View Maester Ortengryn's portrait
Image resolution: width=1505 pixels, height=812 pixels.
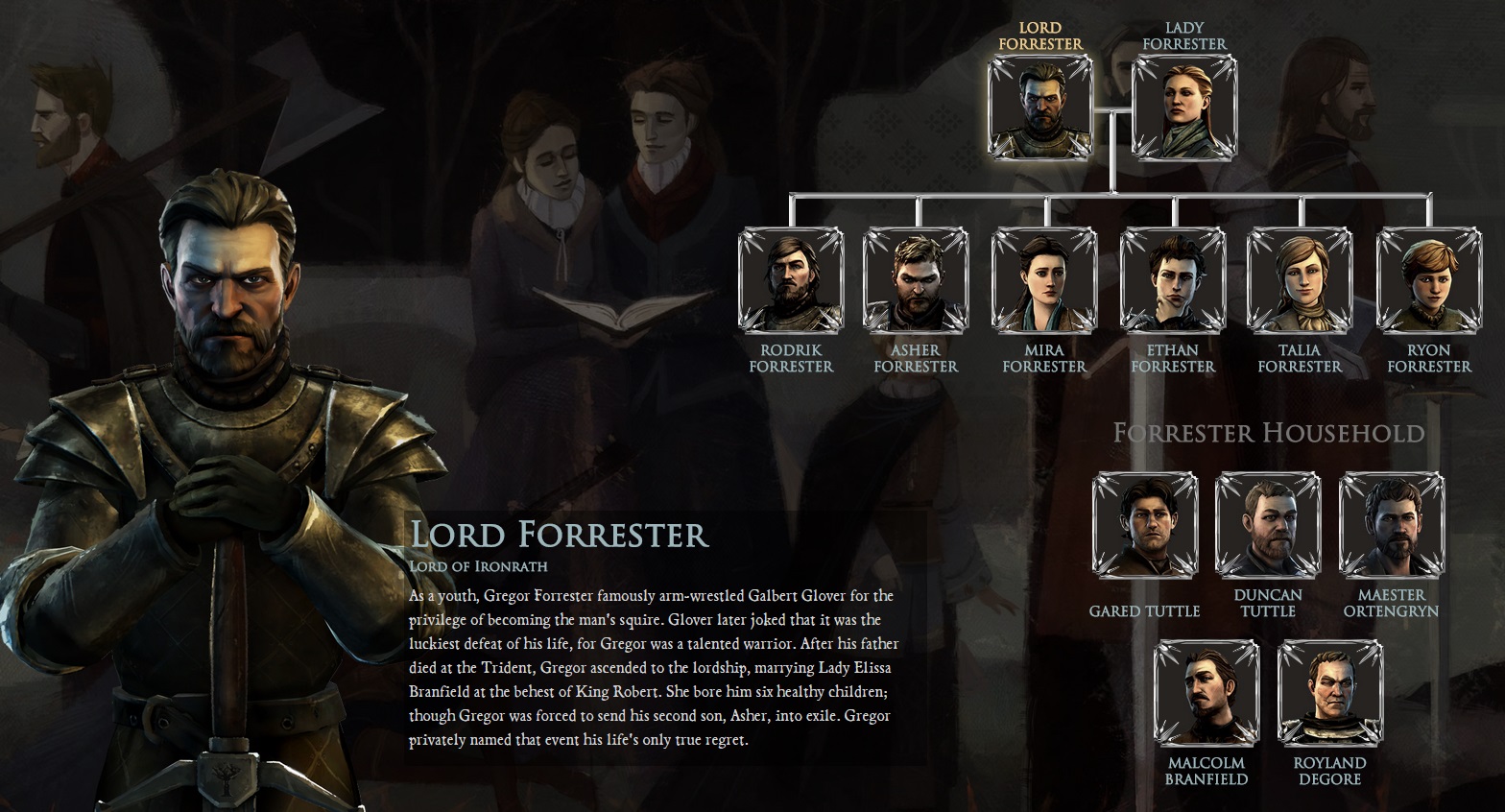pos(1391,525)
